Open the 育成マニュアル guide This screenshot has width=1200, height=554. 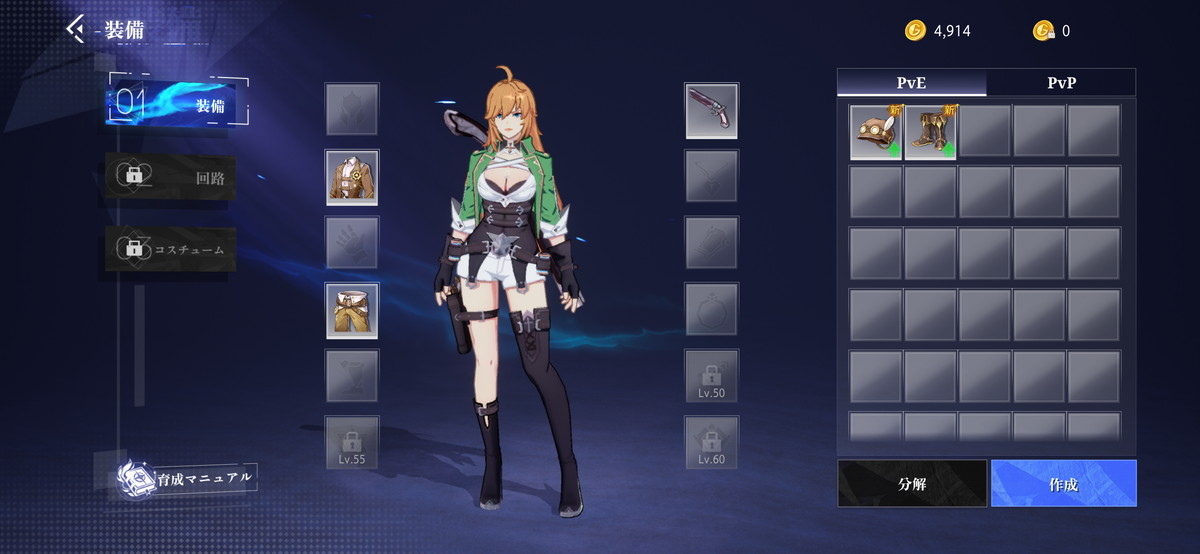pyautogui.click(x=187, y=478)
